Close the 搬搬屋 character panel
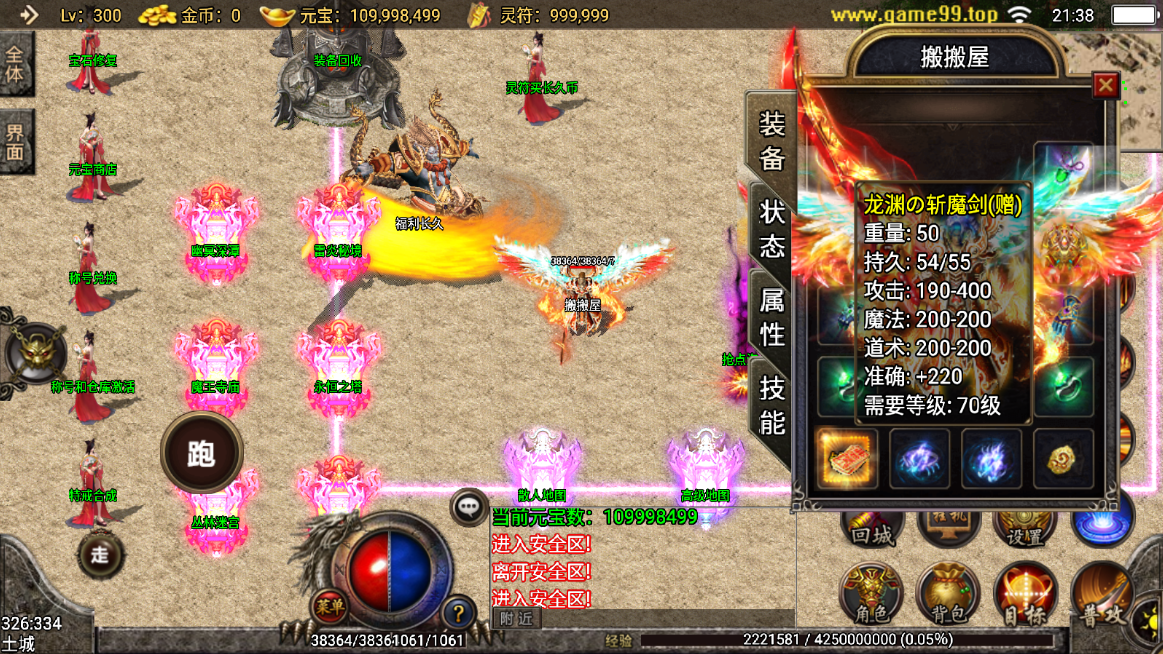 1104,86
